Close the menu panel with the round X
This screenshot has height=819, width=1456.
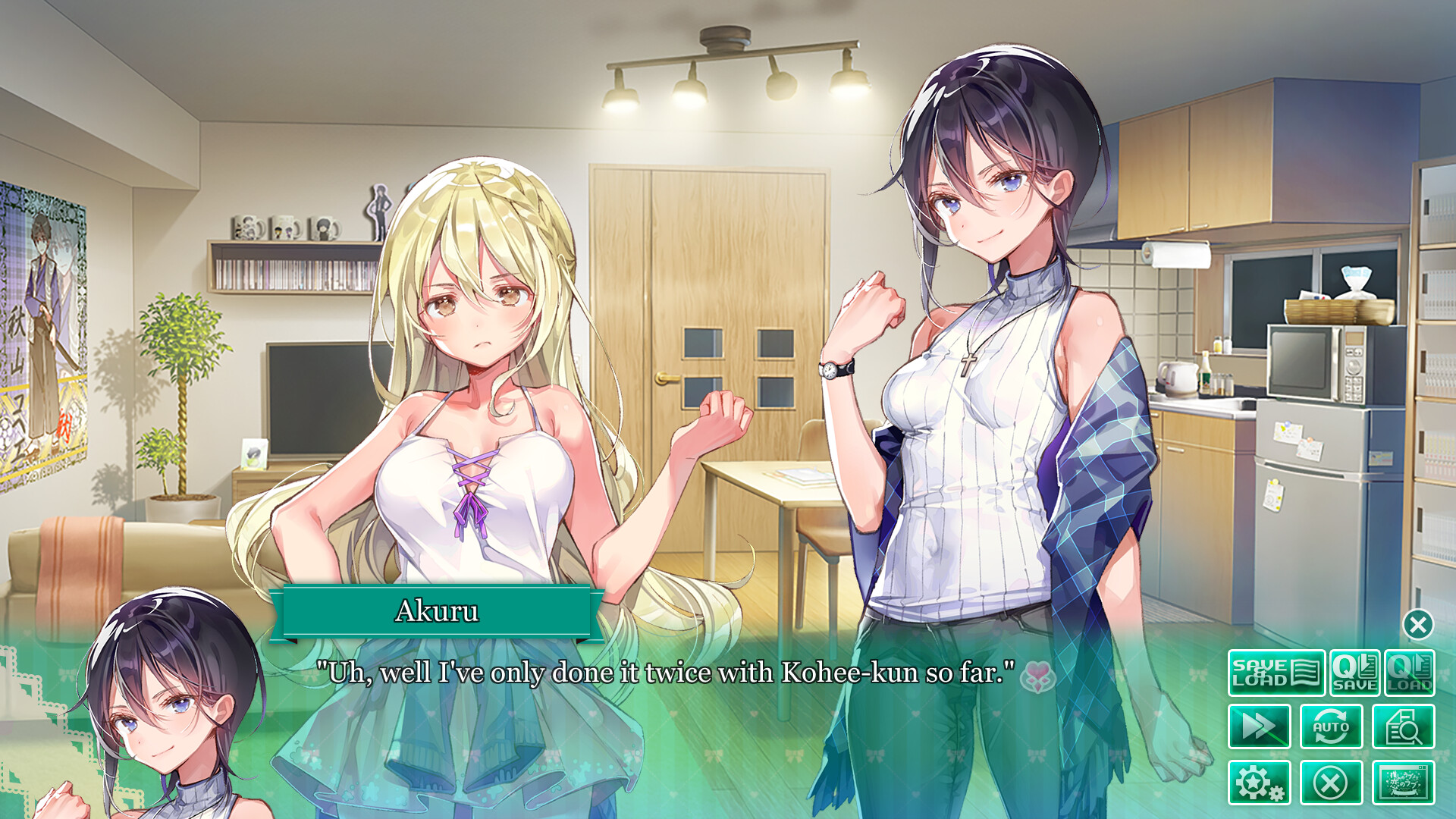(1418, 625)
